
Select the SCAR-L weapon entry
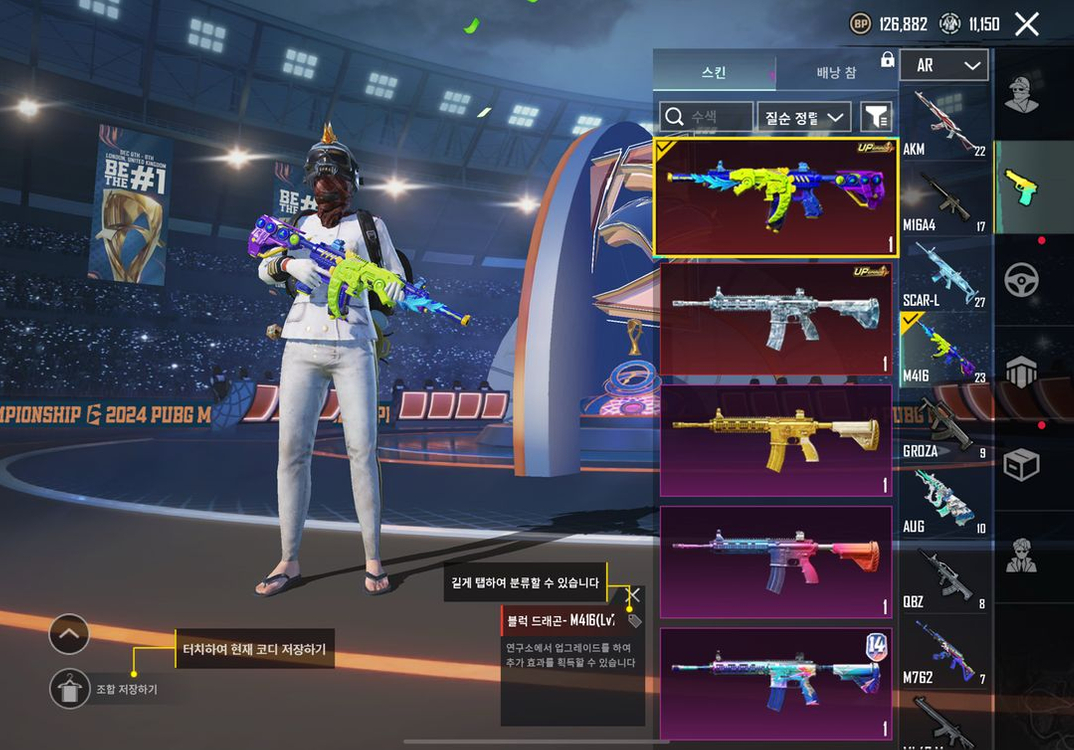coord(945,273)
